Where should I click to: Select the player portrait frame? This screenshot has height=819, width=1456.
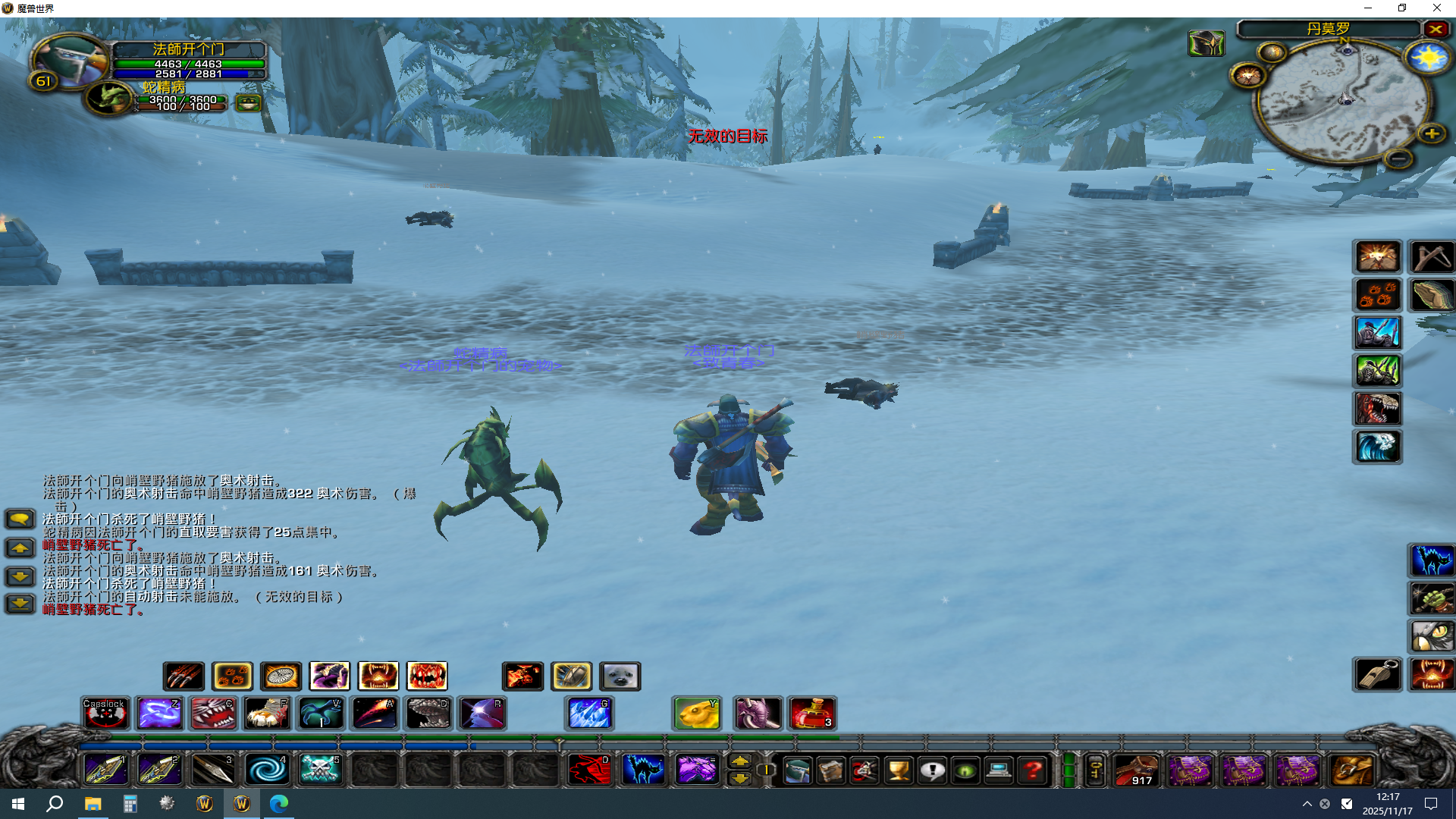tap(70, 60)
